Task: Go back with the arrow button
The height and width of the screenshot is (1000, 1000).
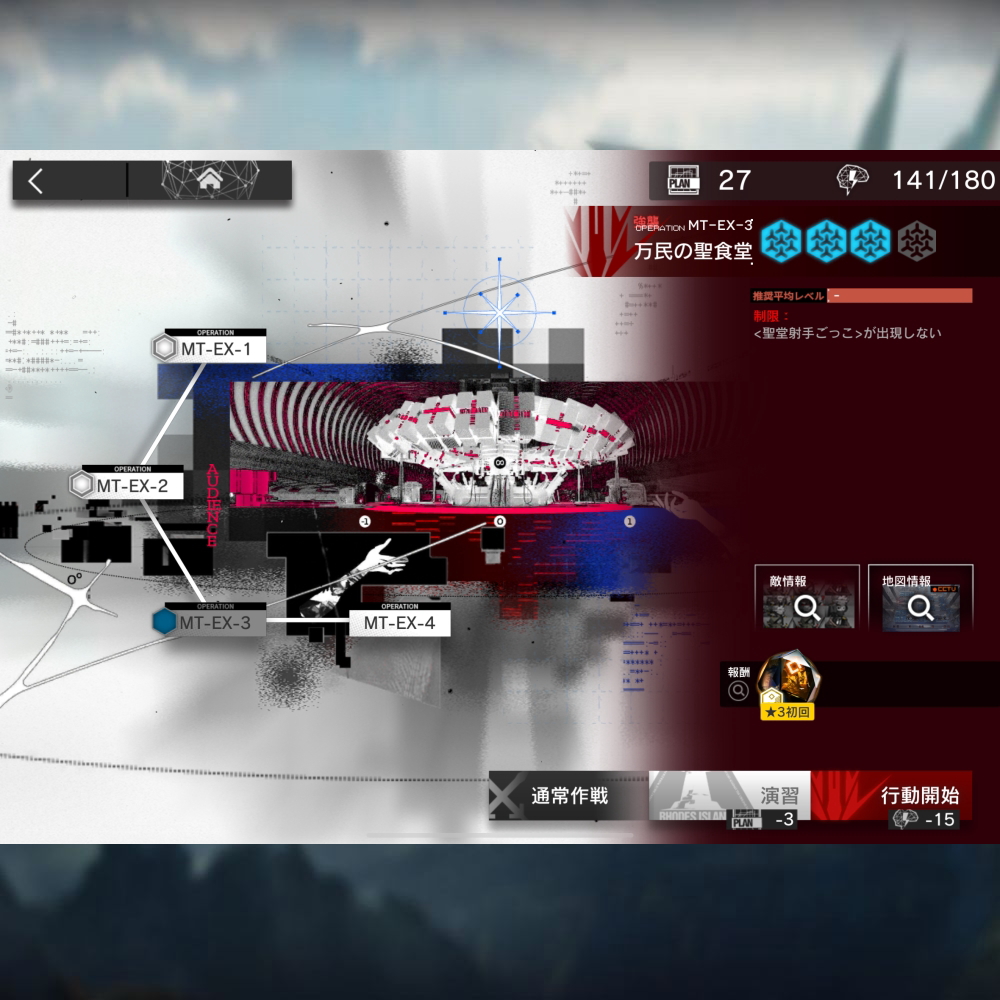Action: 37,181
